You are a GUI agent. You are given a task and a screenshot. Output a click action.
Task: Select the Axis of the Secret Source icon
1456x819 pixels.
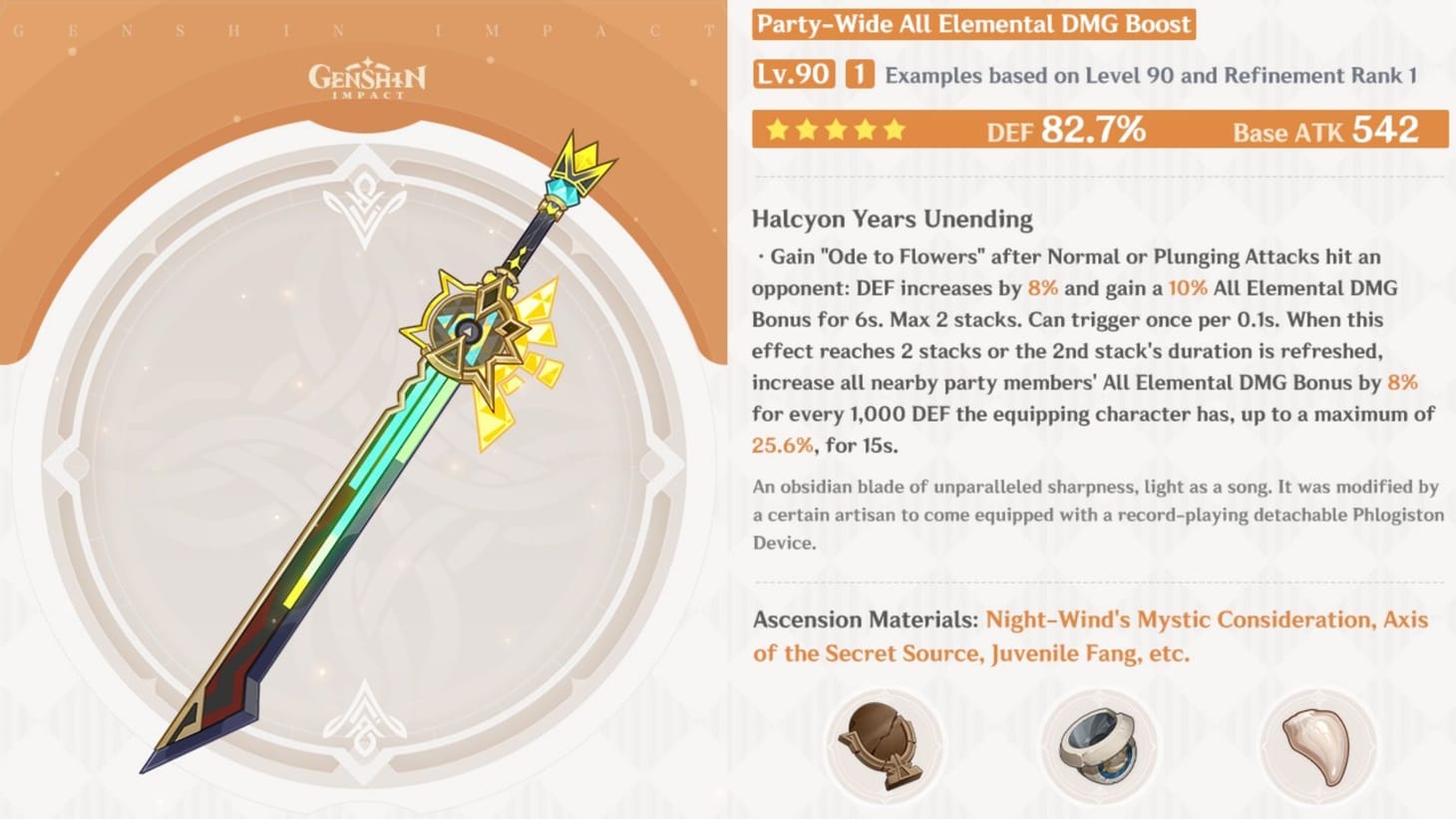(1099, 745)
